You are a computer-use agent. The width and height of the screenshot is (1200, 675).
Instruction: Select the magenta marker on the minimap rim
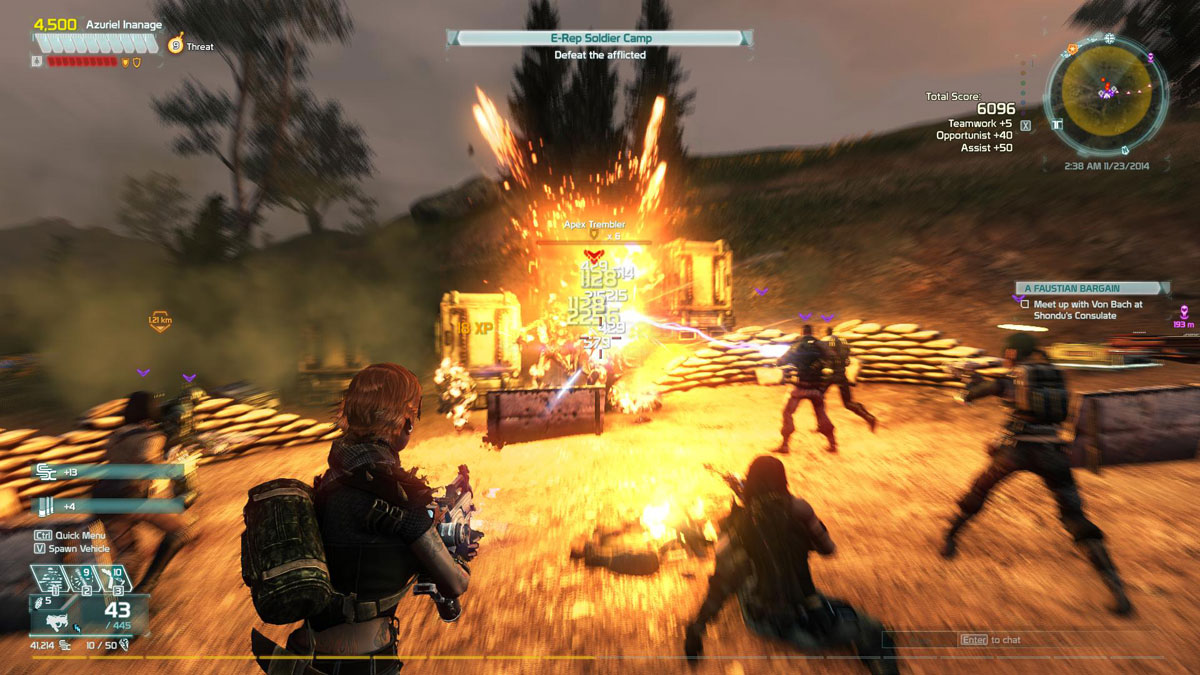tap(1151, 58)
